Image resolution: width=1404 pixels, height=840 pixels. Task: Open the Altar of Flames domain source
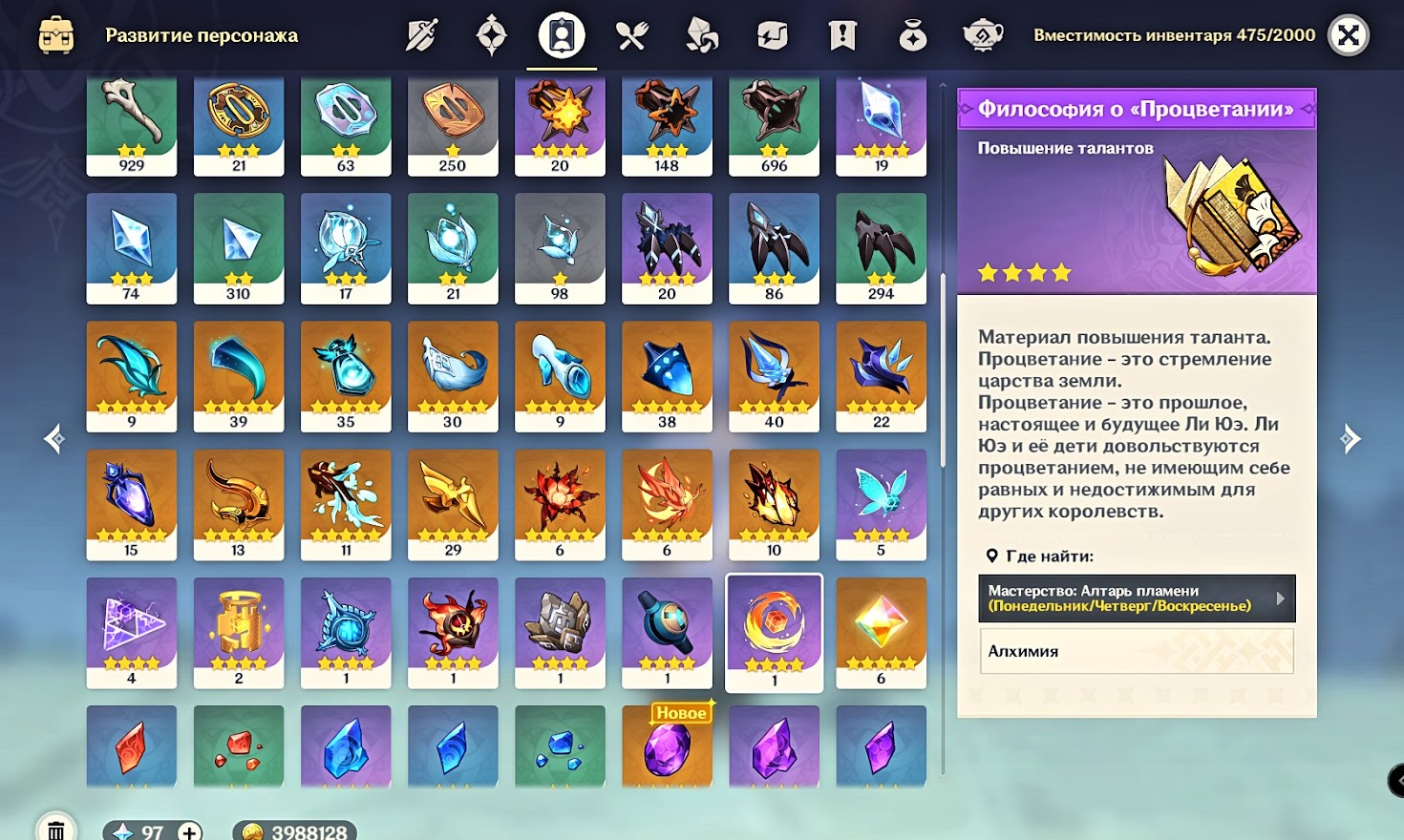click(x=1137, y=598)
